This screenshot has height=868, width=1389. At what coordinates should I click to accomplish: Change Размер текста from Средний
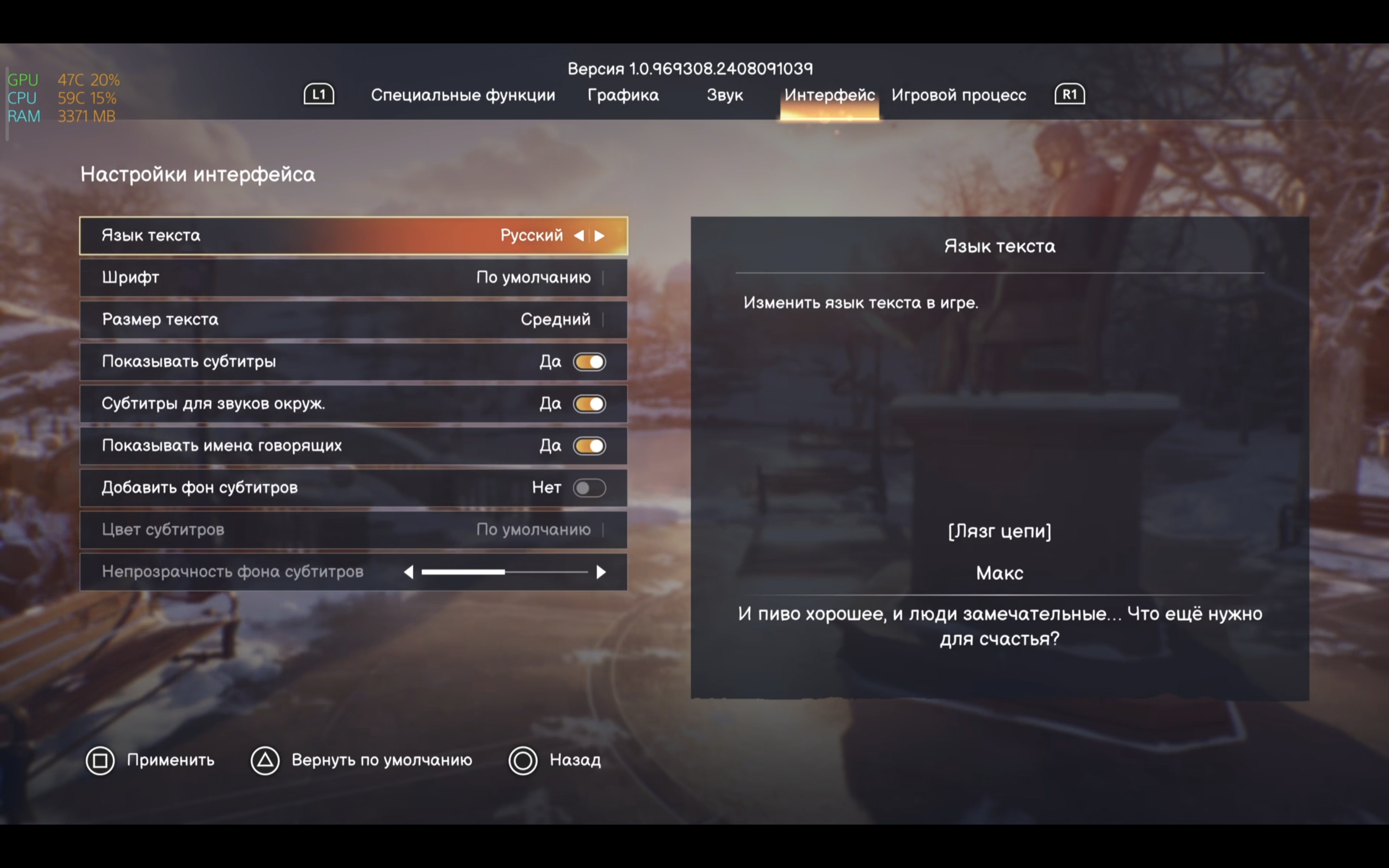tap(354, 320)
